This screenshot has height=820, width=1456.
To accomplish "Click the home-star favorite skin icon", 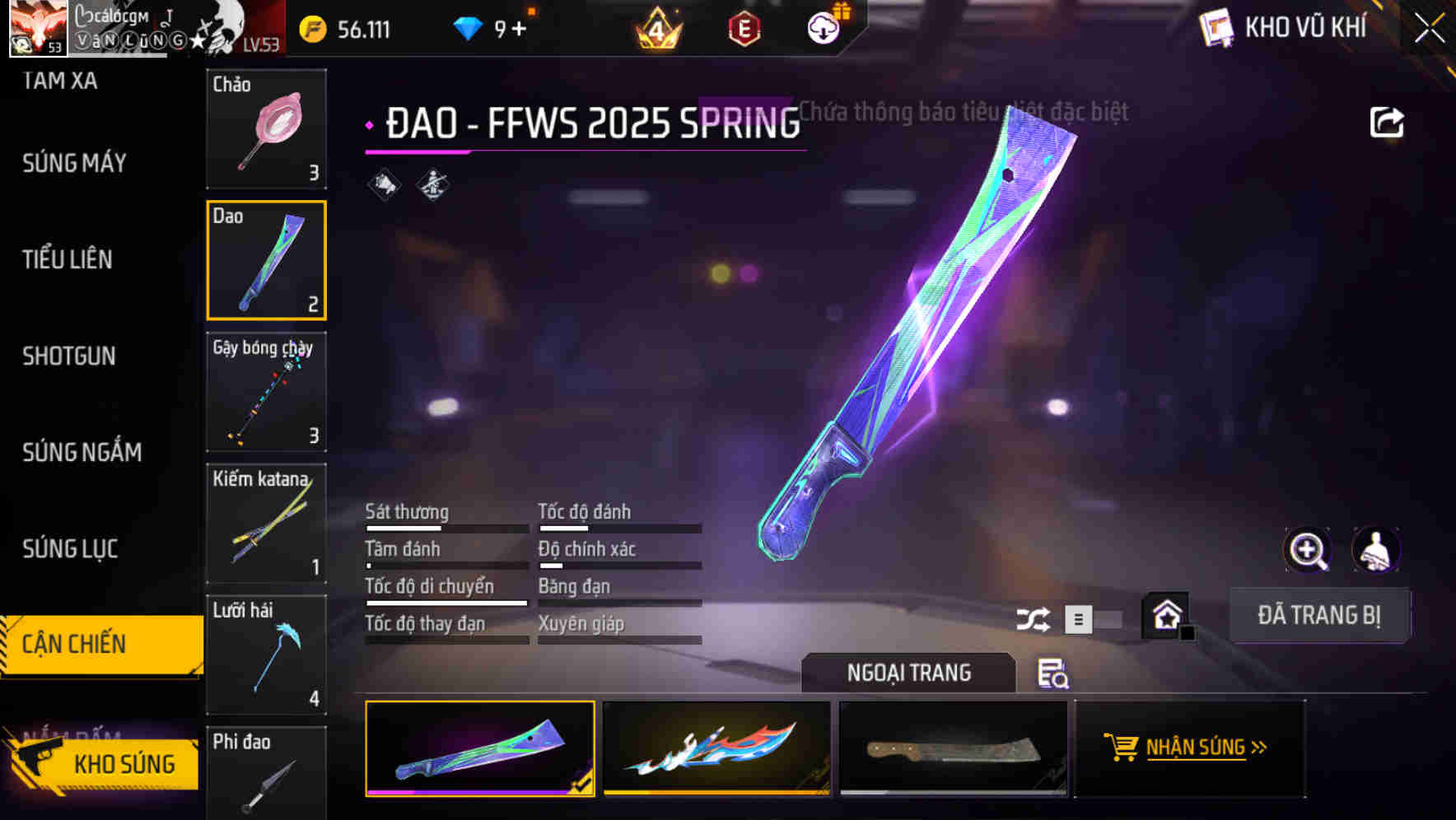I will tap(1166, 615).
